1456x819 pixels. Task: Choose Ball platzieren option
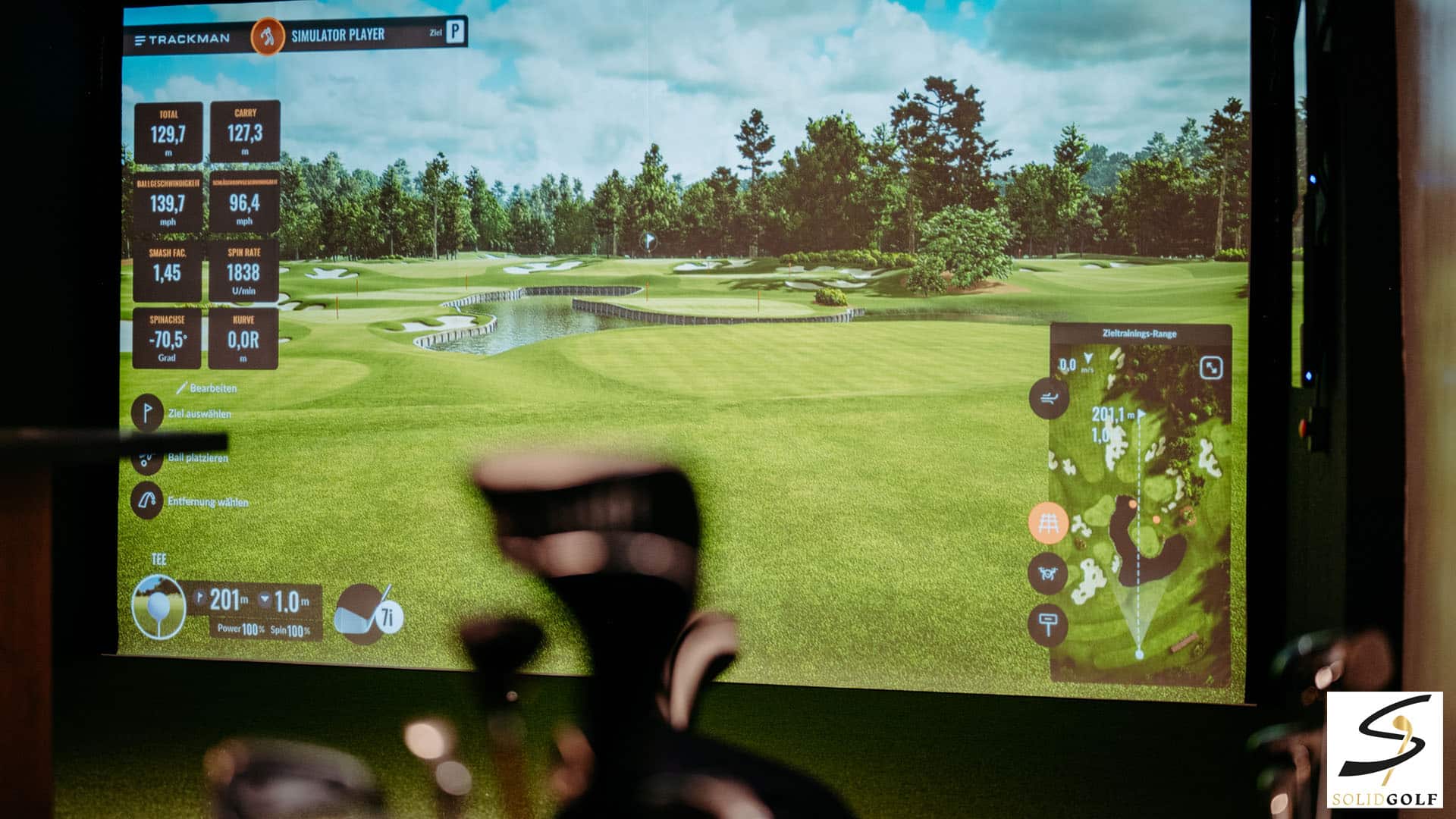(x=147, y=458)
